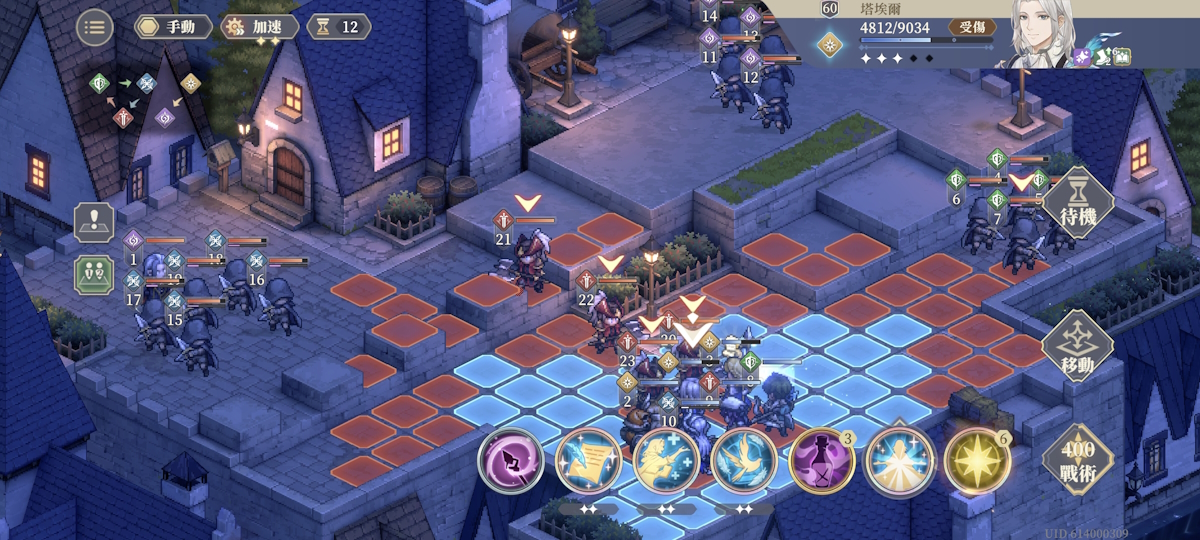View the 受傷 injured status tag
Viewport: 1200px width, 540px height.
coord(971,28)
